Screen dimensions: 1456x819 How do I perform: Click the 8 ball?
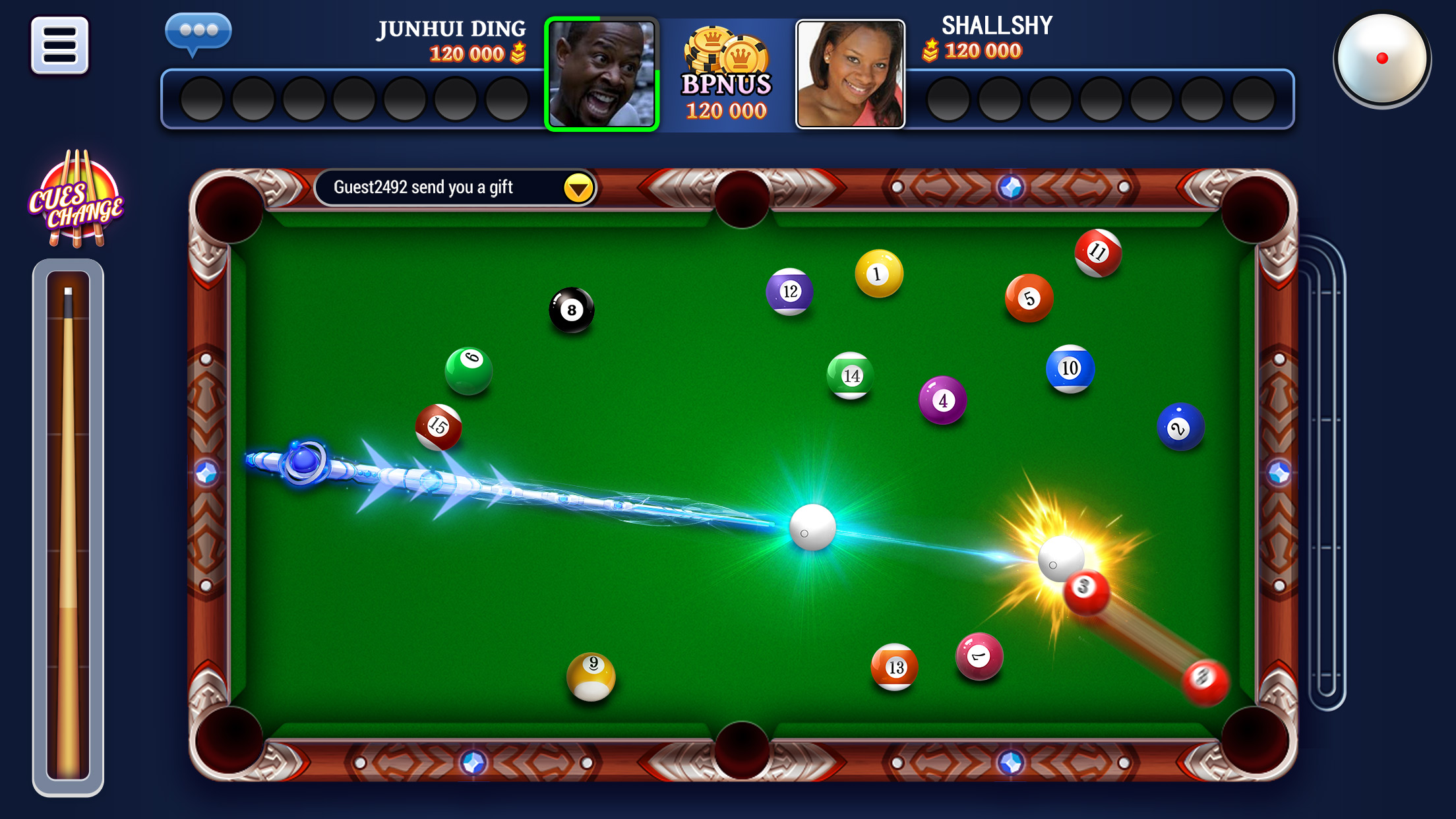571,309
